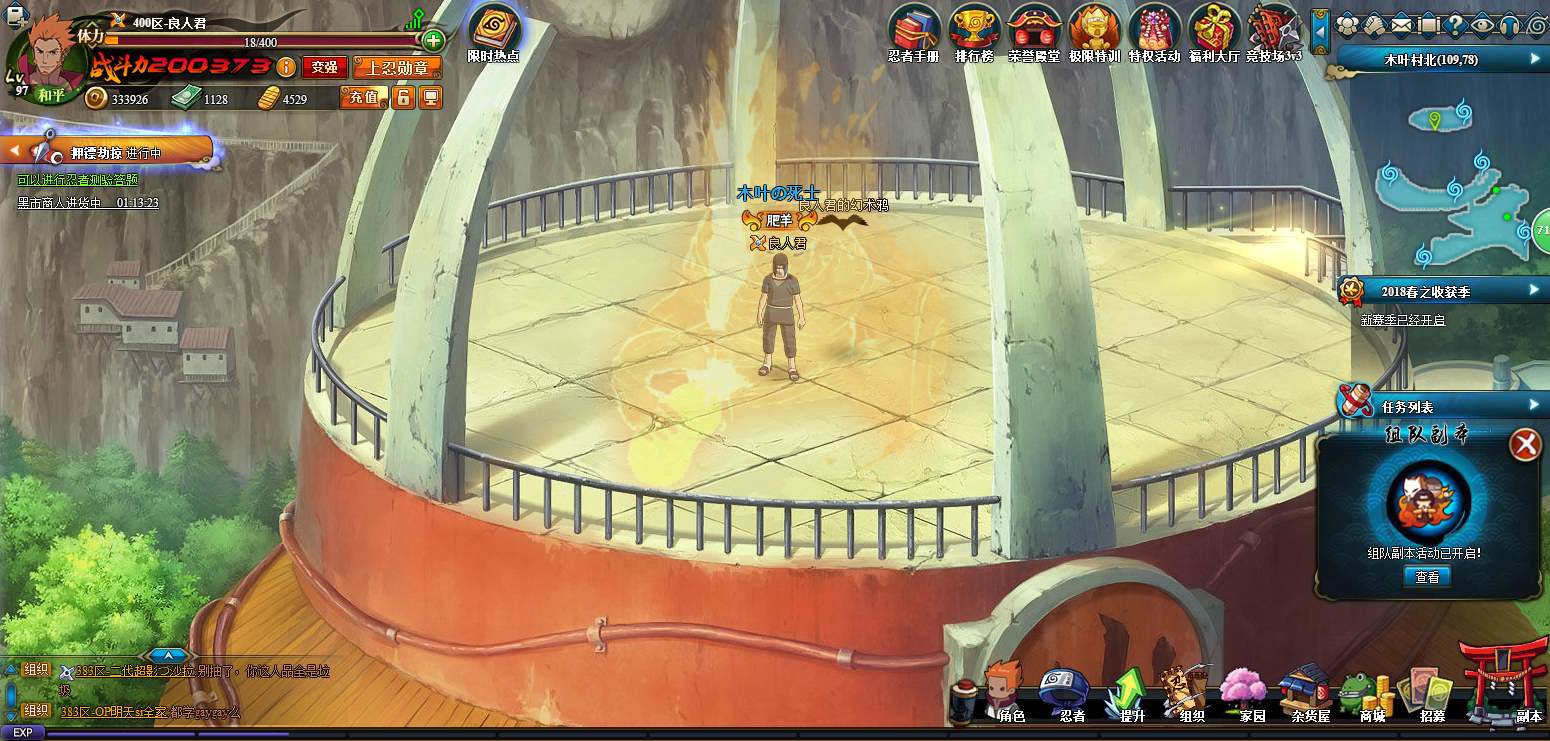
Task: Expand the 任务列表 quest list panel
Action: coord(1534,405)
